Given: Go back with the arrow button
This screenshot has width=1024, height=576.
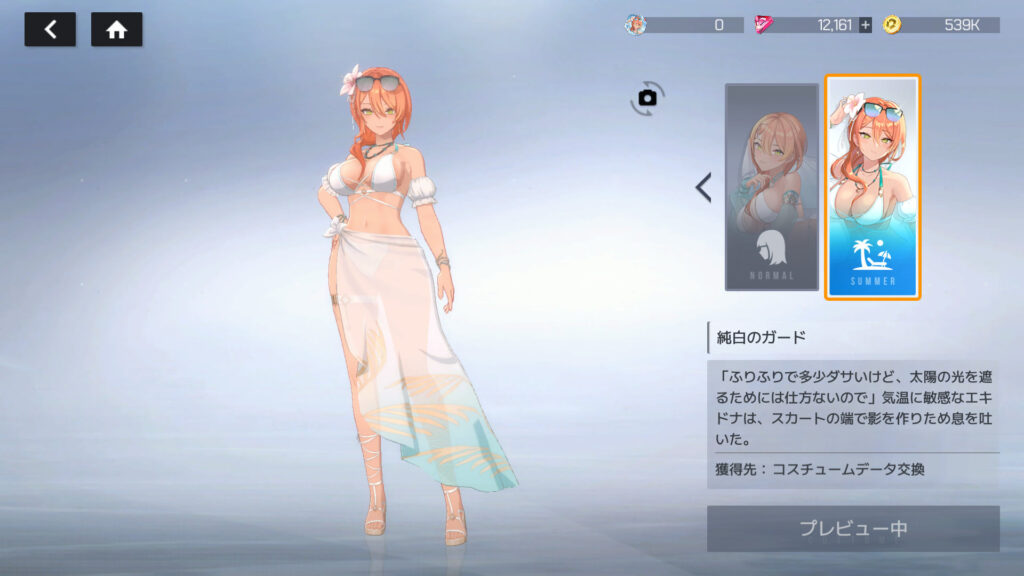Looking at the screenshot, I should [x=50, y=30].
